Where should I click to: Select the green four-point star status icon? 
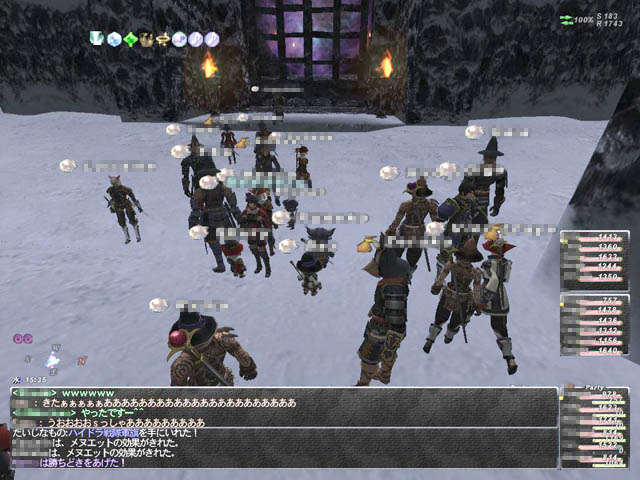(130, 39)
